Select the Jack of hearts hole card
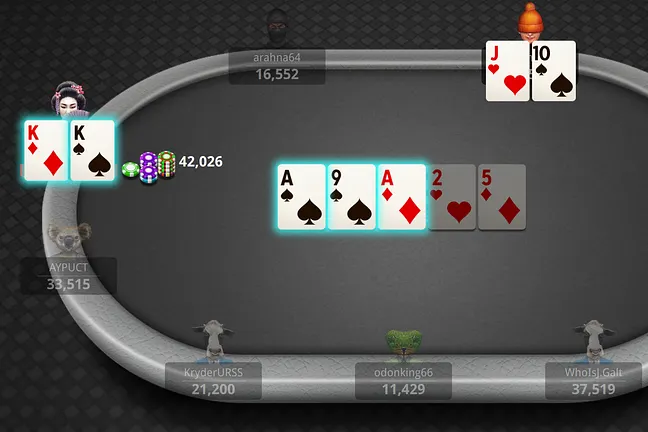This screenshot has width=648, height=432. (x=508, y=71)
